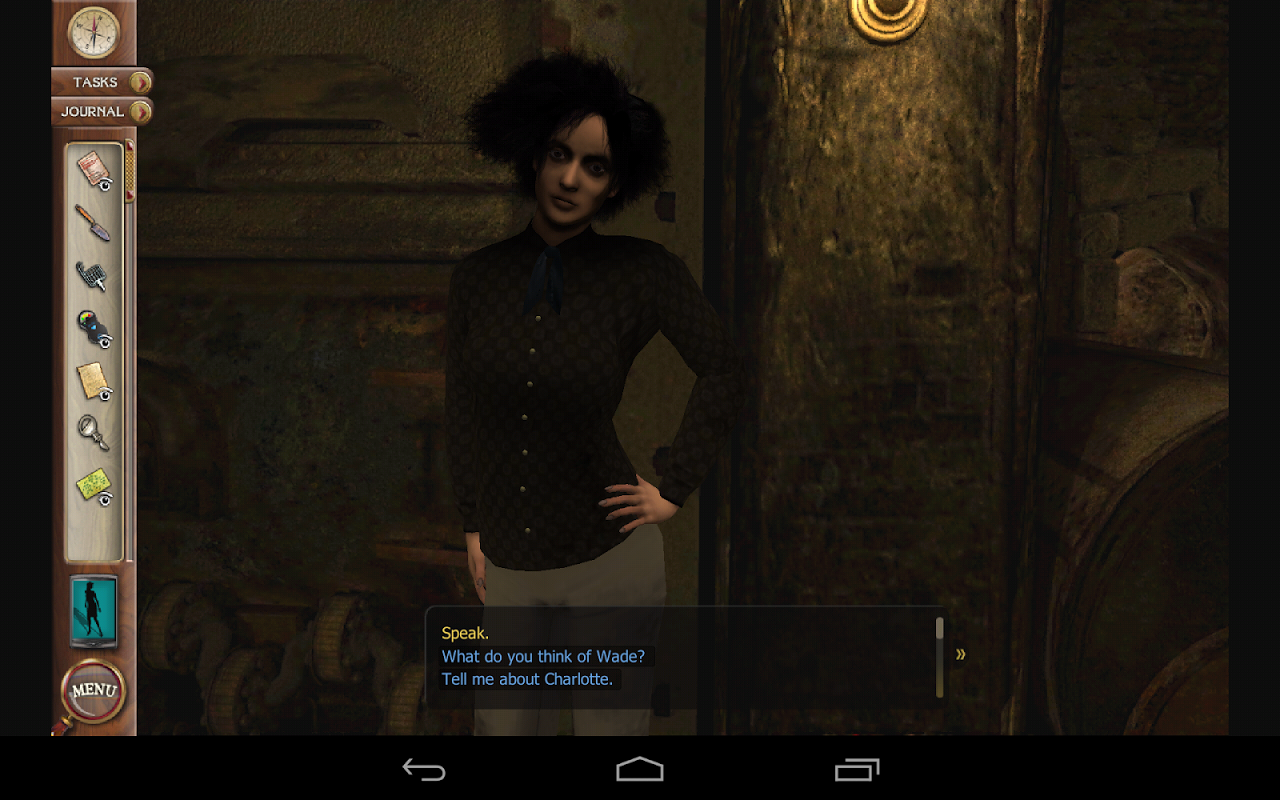1280x800 pixels.
Task: Choose the dialogue option 'Speak.'
Action: coord(465,633)
